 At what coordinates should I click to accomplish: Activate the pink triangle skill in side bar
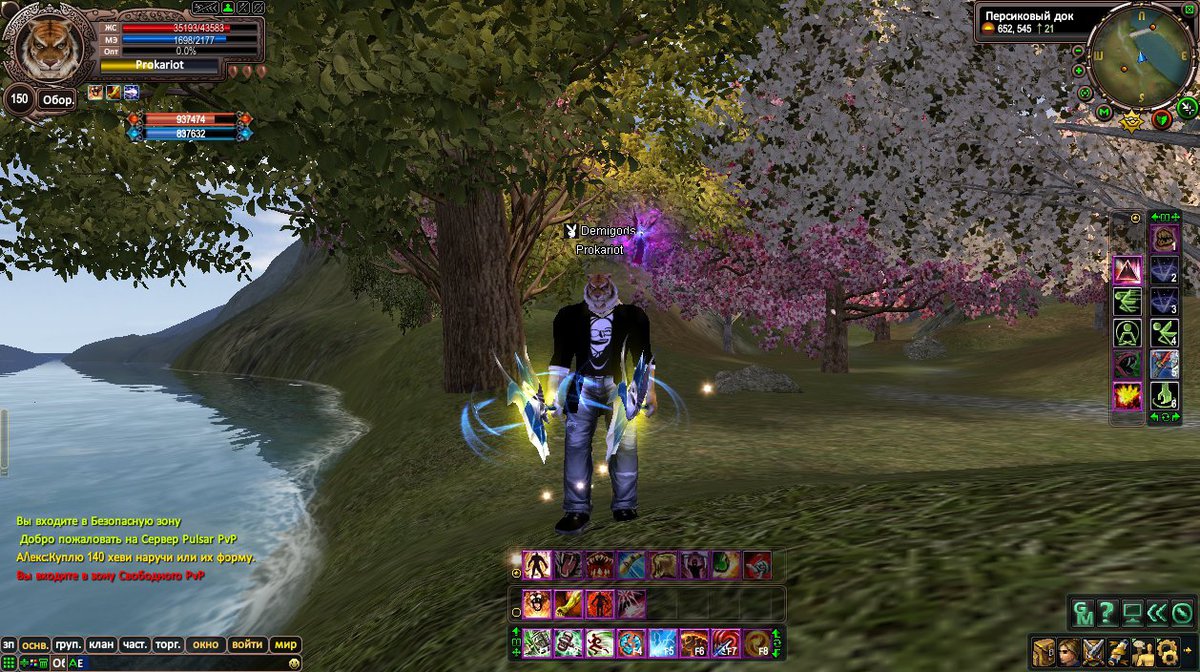[x=1127, y=270]
